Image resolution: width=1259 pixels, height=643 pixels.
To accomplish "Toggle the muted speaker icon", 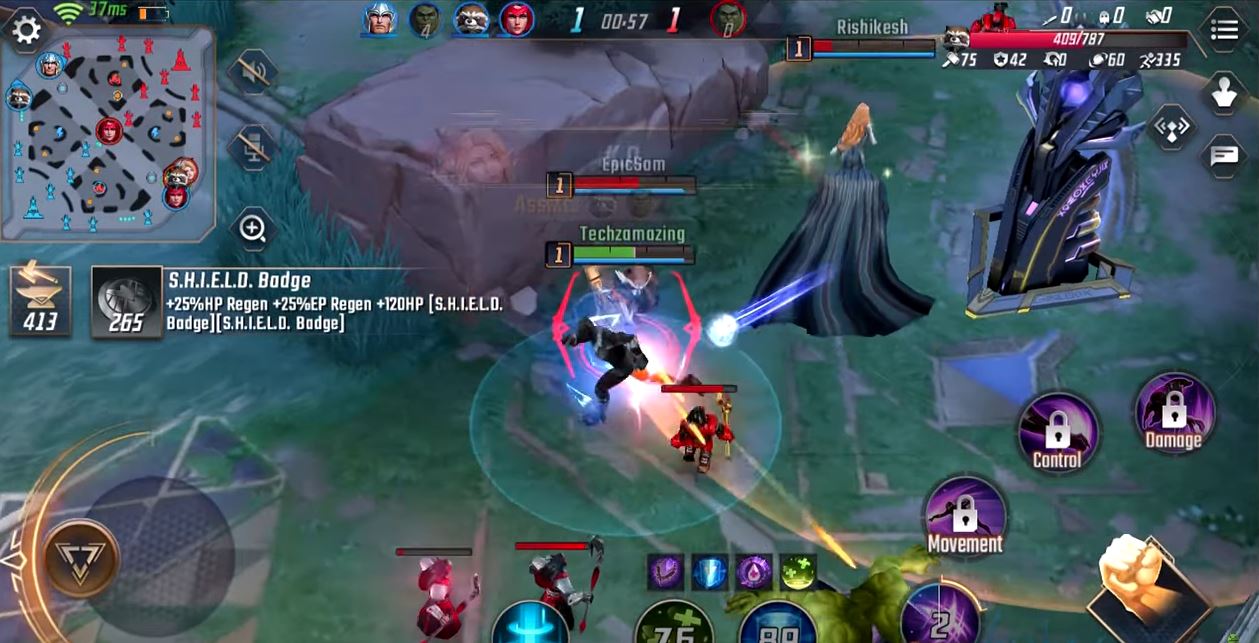I will pos(250,71).
